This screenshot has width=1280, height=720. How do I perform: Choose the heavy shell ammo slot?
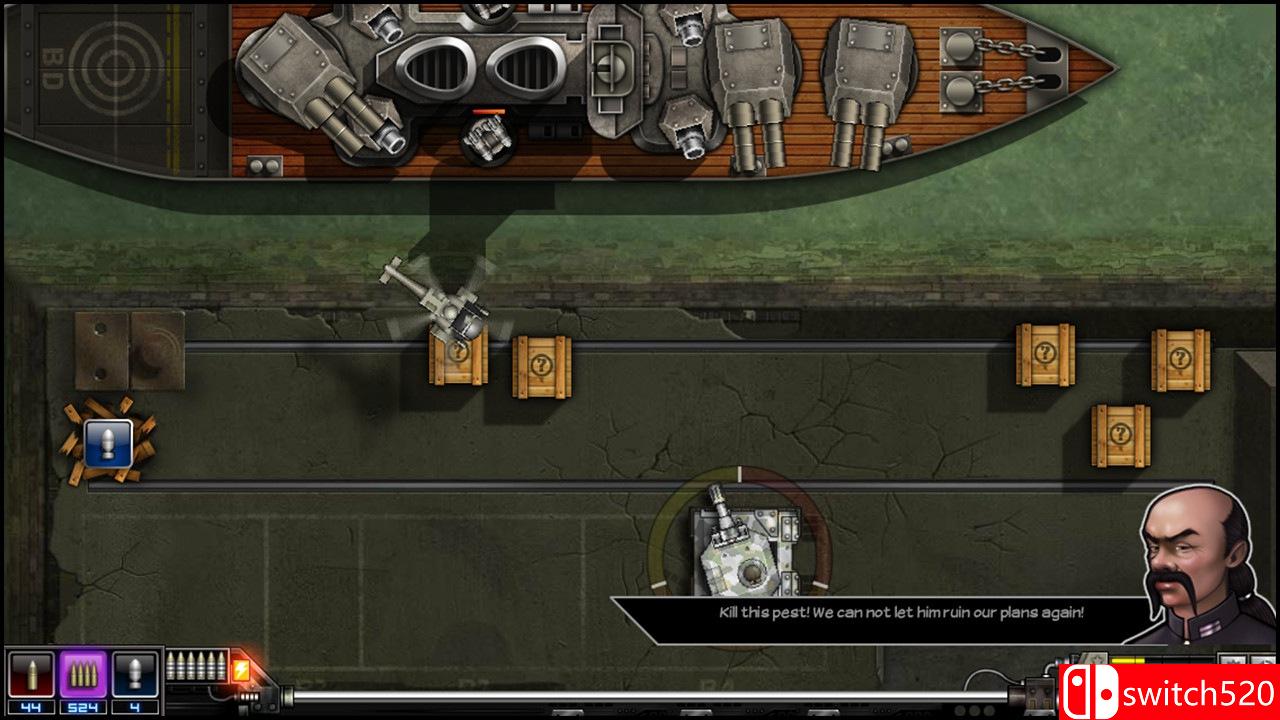pyautogui.click(x=135, y=675)
